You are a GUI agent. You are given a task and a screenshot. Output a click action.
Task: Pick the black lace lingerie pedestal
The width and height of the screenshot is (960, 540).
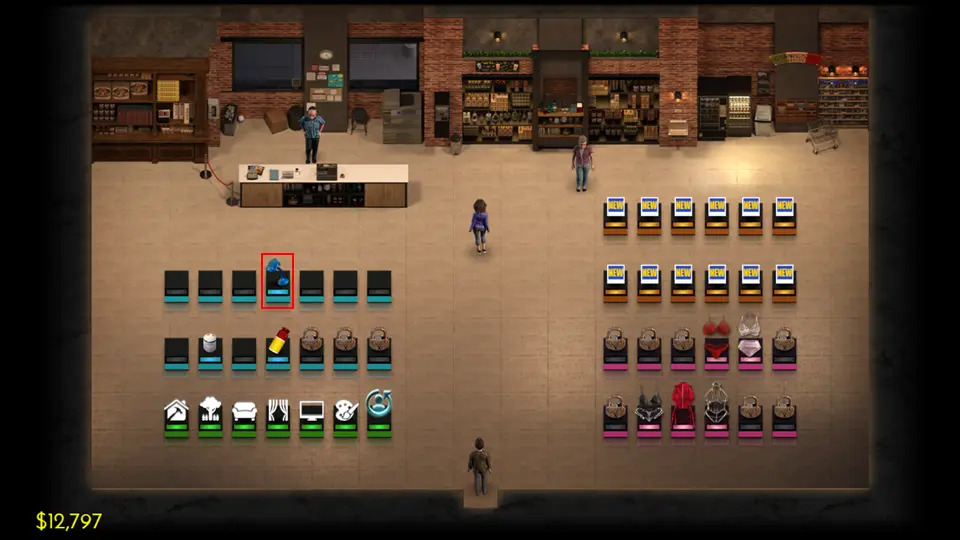point(649,411)
